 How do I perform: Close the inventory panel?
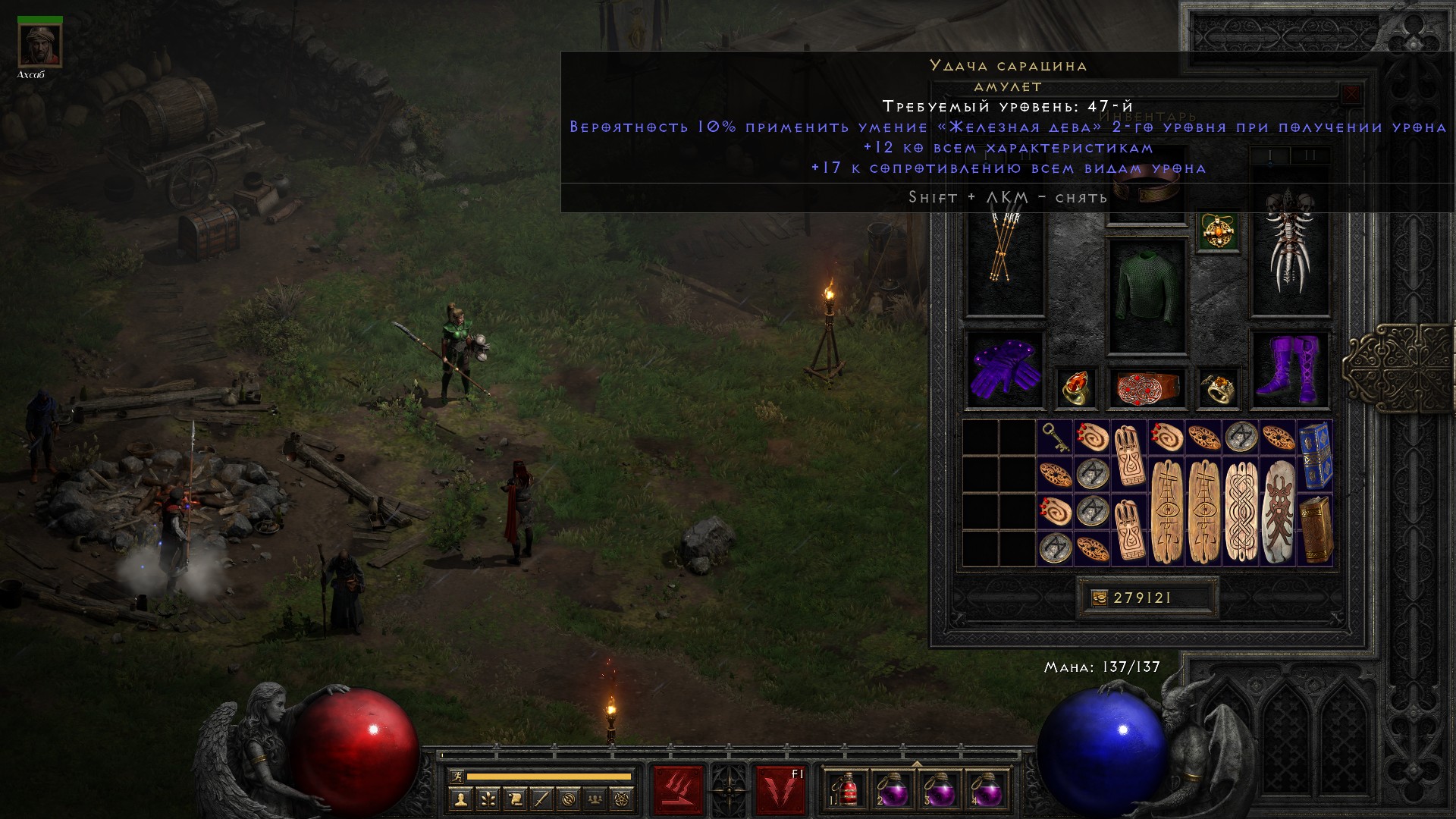pyautogui.click(x=1351, y=95)
